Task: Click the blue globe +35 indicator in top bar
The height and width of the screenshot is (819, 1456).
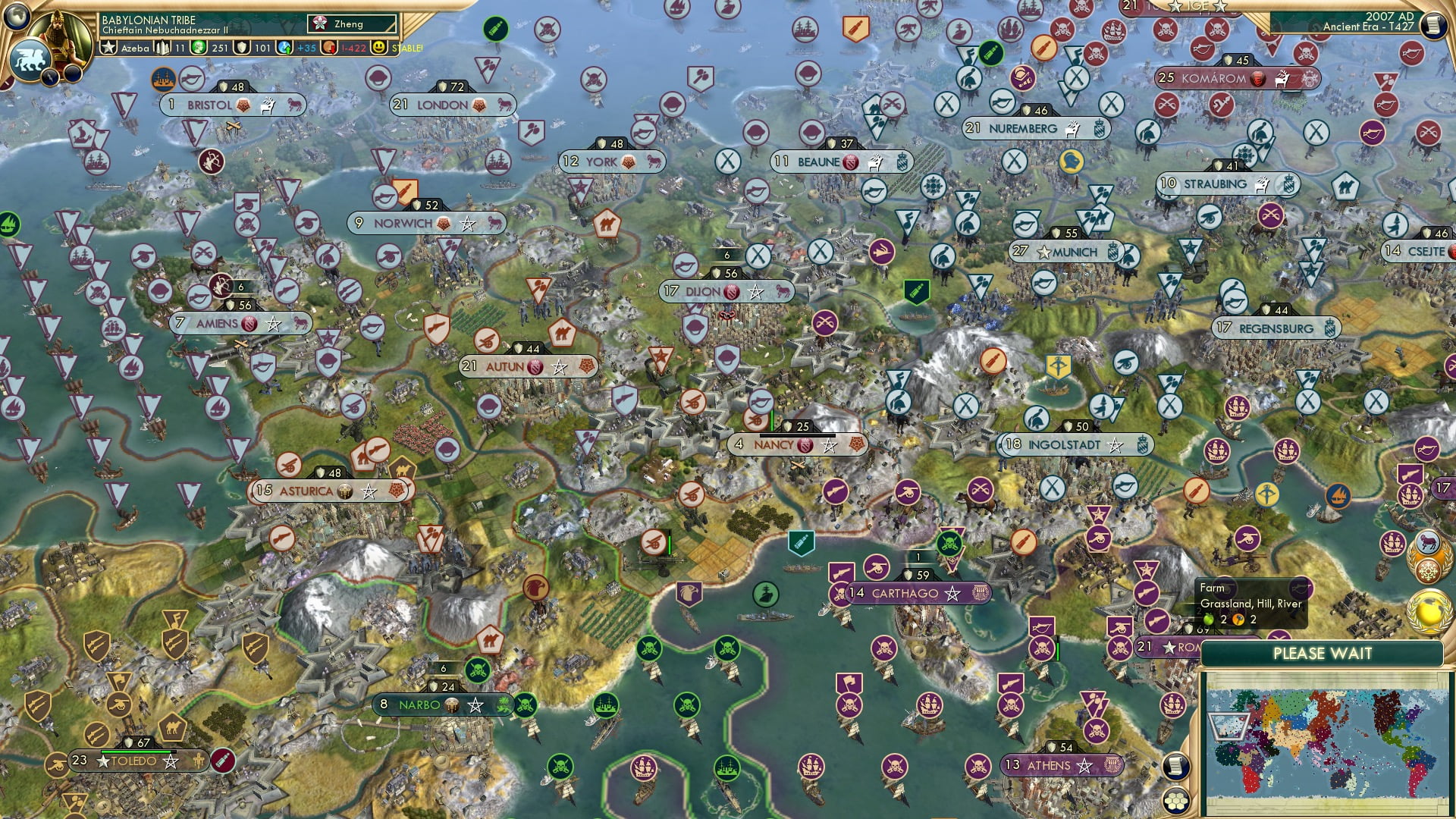Action: click(284, 48)
